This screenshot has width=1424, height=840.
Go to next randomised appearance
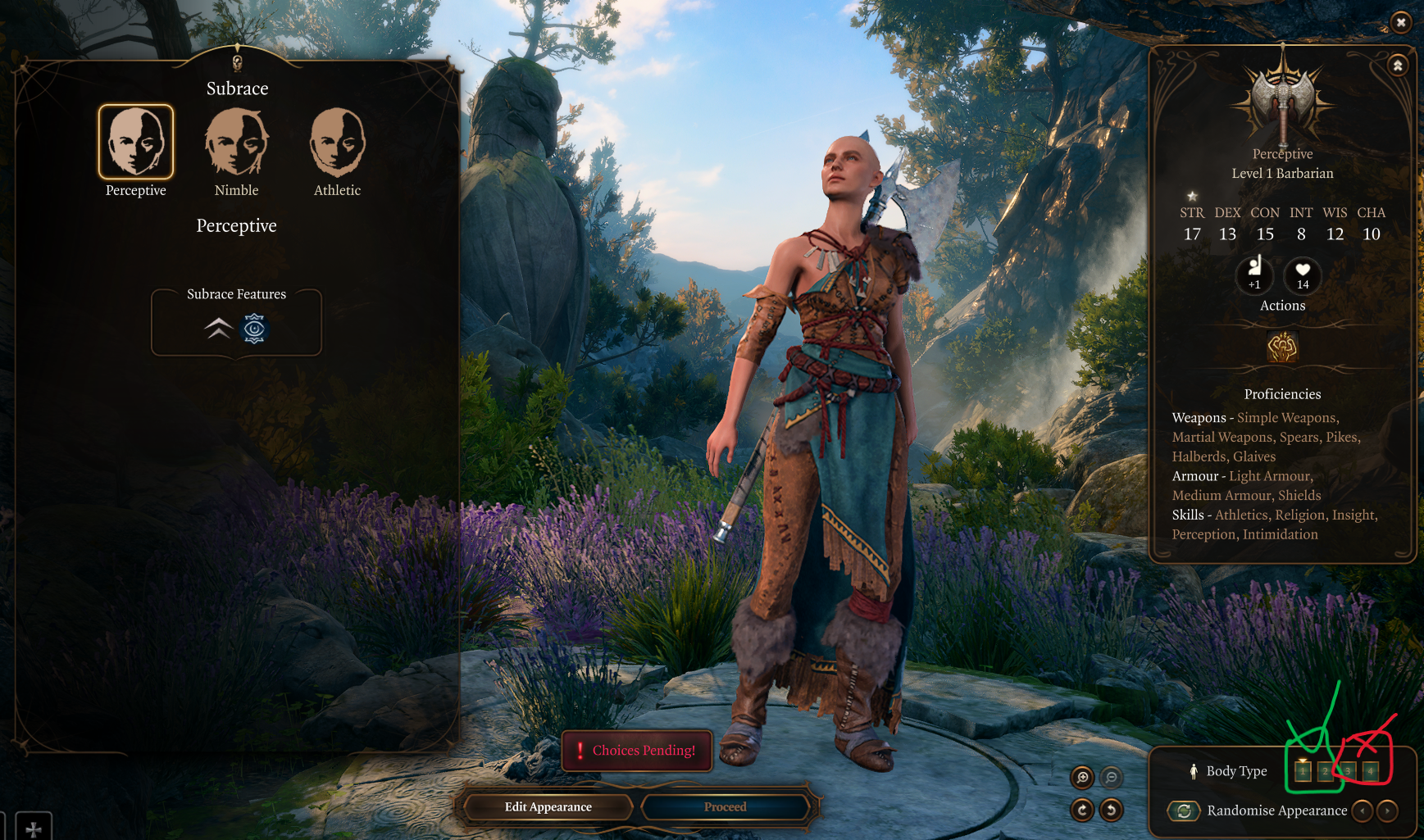pyautogui.click(x=1387, y=810)
